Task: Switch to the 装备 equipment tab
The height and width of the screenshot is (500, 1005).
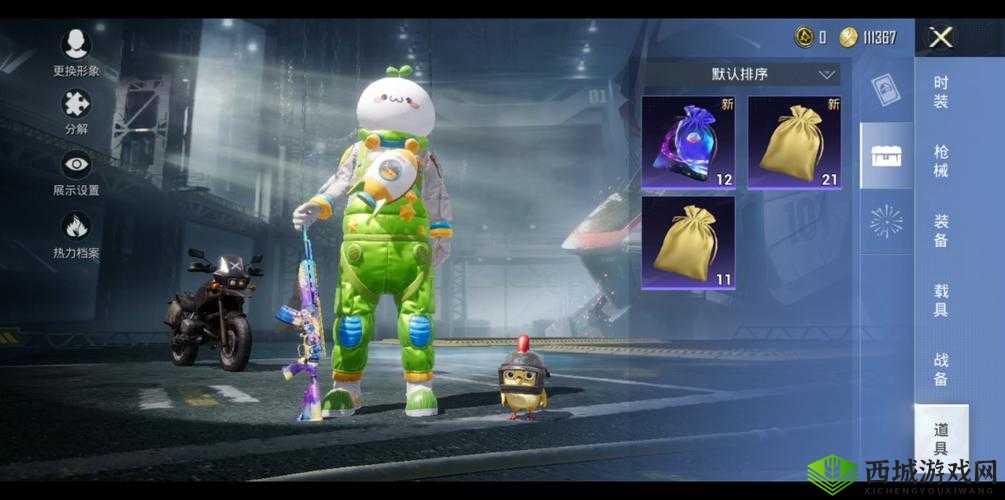Action: (x=941, y=230)
